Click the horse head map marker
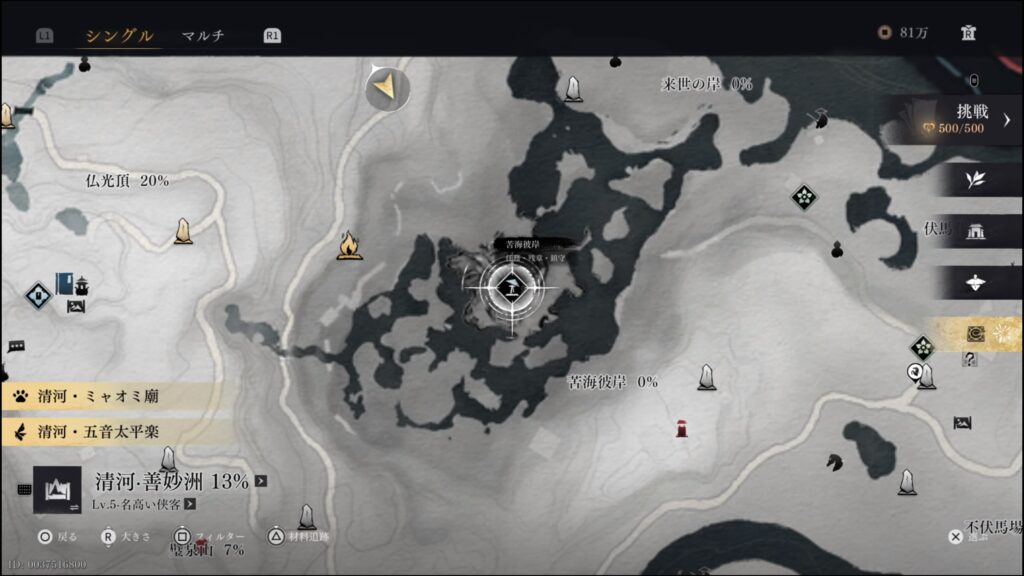Viewport: 1024px width, 576px height. (833, 462)
